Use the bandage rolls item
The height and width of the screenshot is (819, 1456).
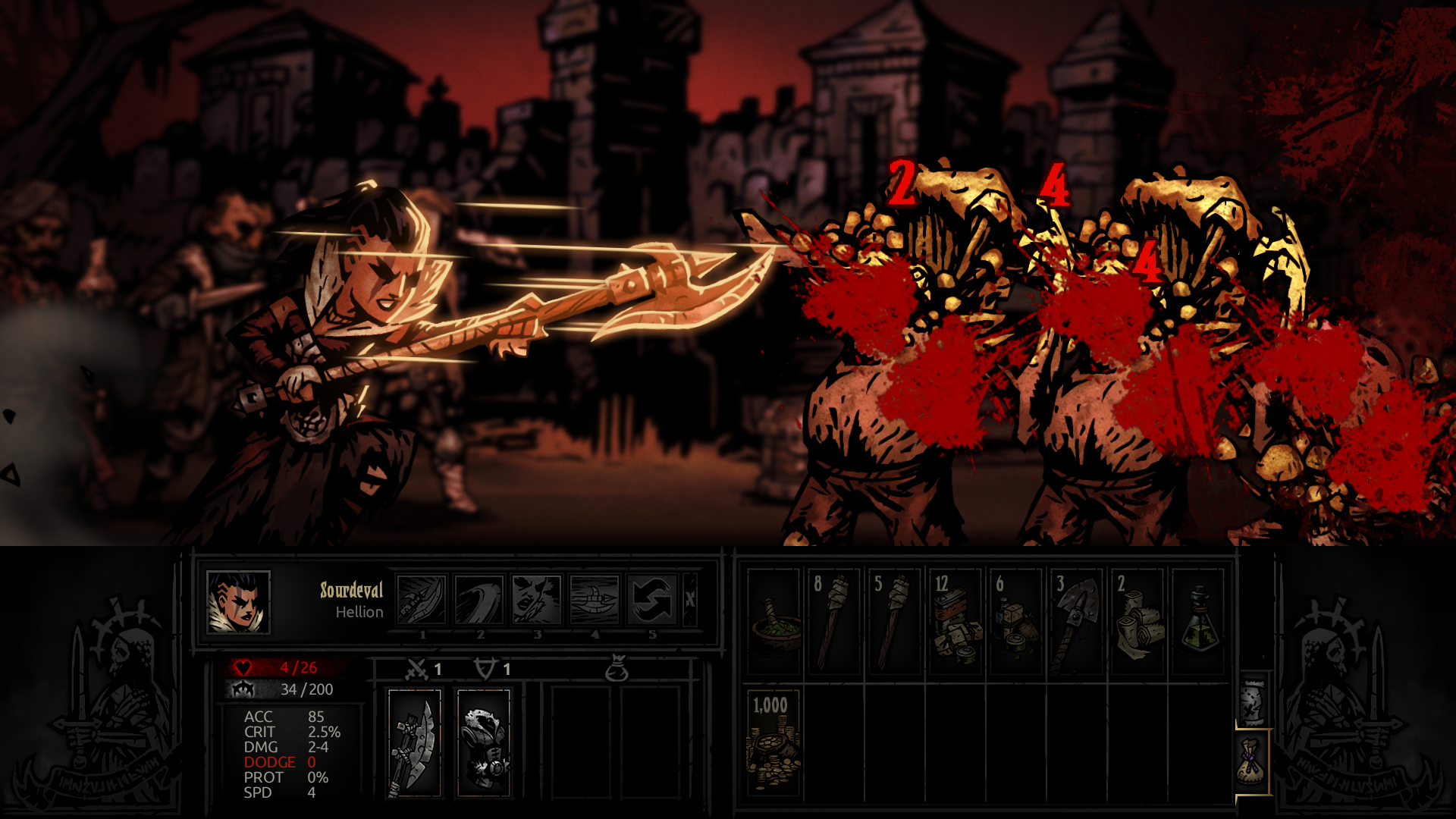point(1137,622)
